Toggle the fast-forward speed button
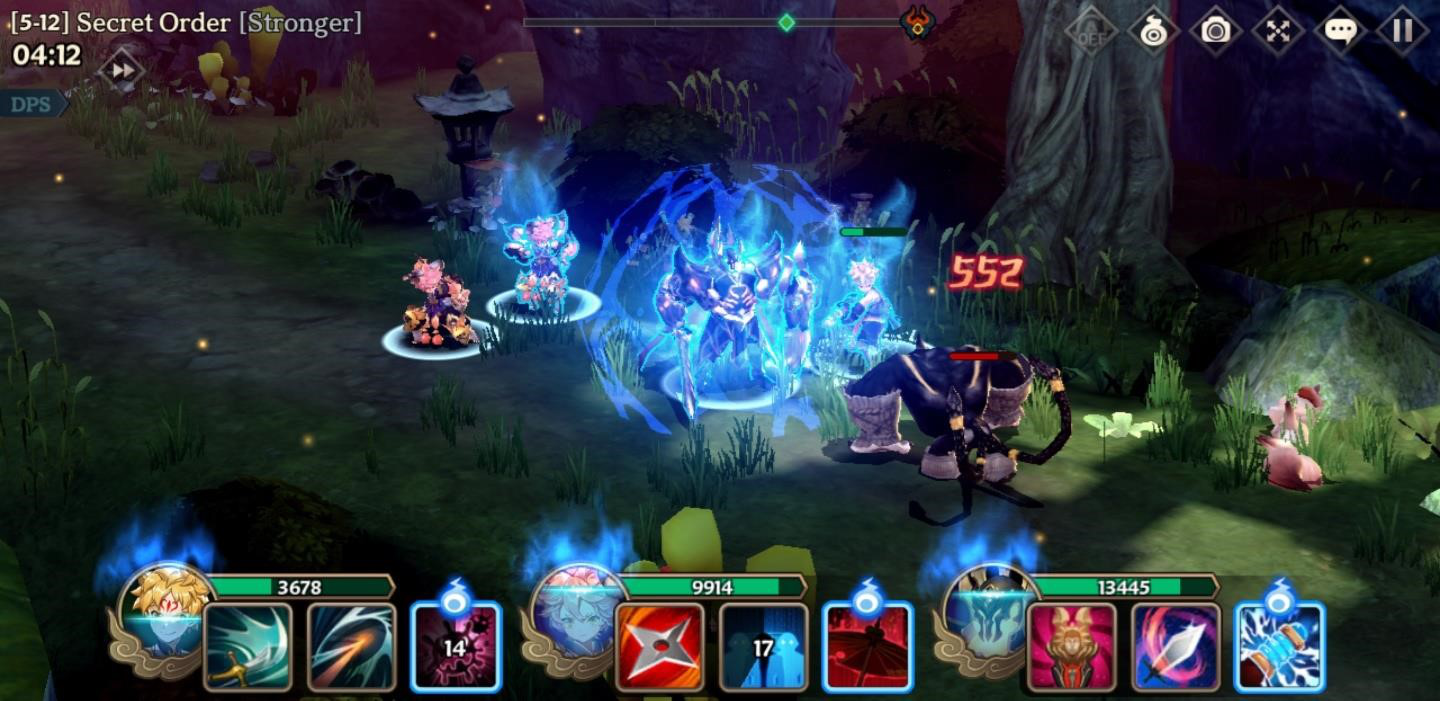 [122, 71]
